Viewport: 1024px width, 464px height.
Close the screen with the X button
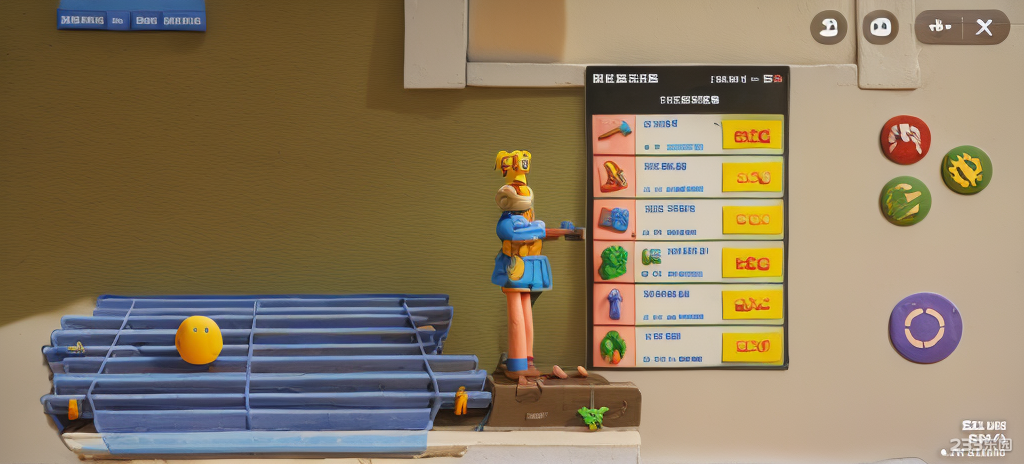tap(985, 27)
